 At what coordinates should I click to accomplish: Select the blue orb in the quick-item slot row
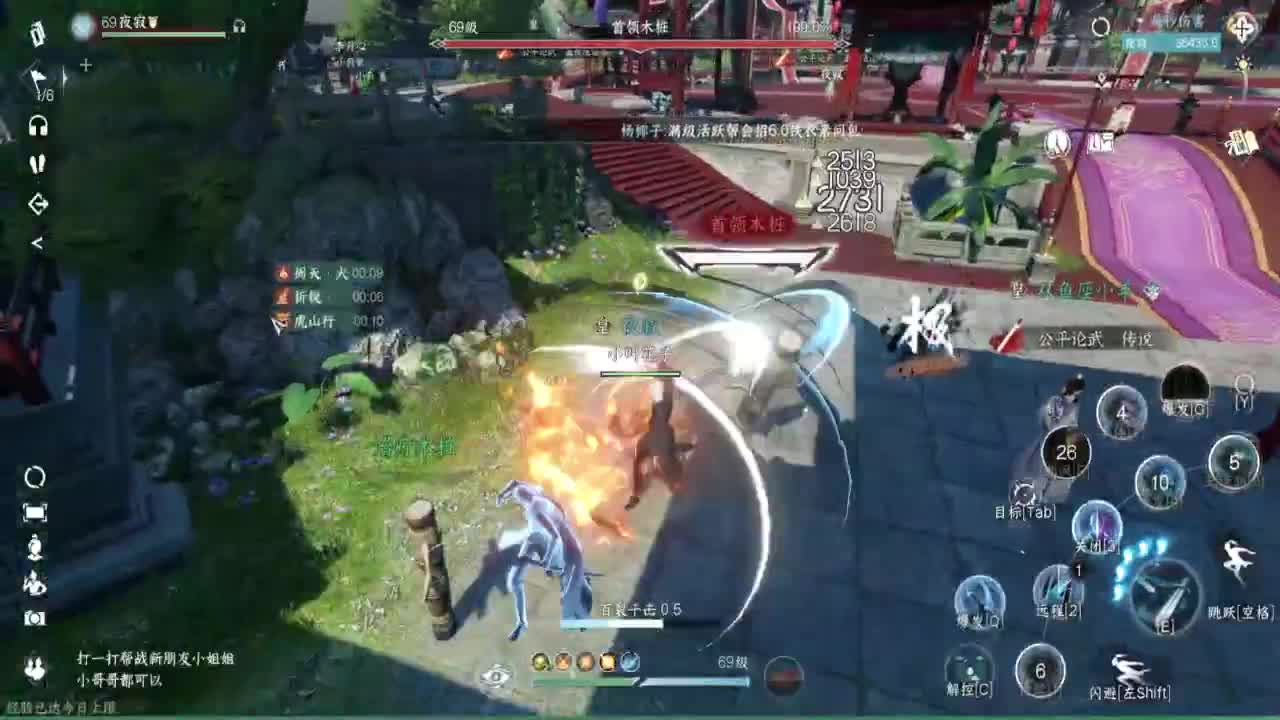(x=630, y=660)
